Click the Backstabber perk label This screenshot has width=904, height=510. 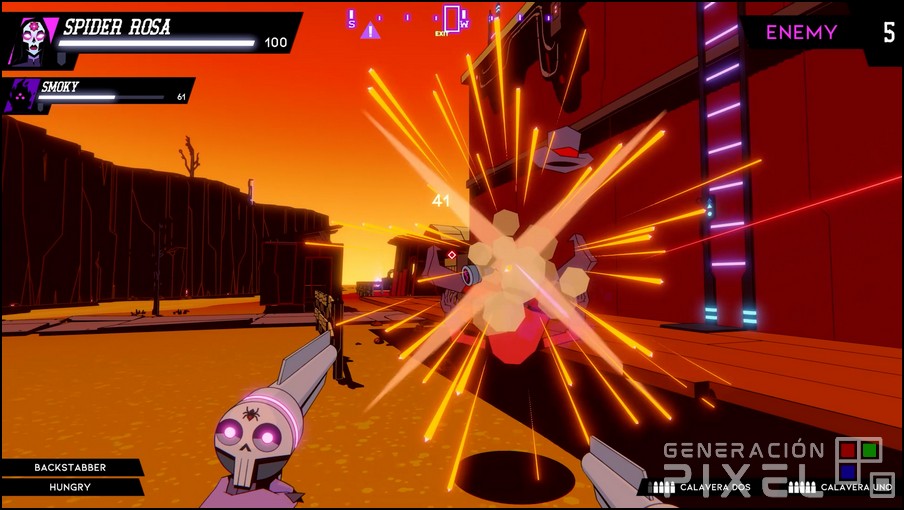pos(70,467)
